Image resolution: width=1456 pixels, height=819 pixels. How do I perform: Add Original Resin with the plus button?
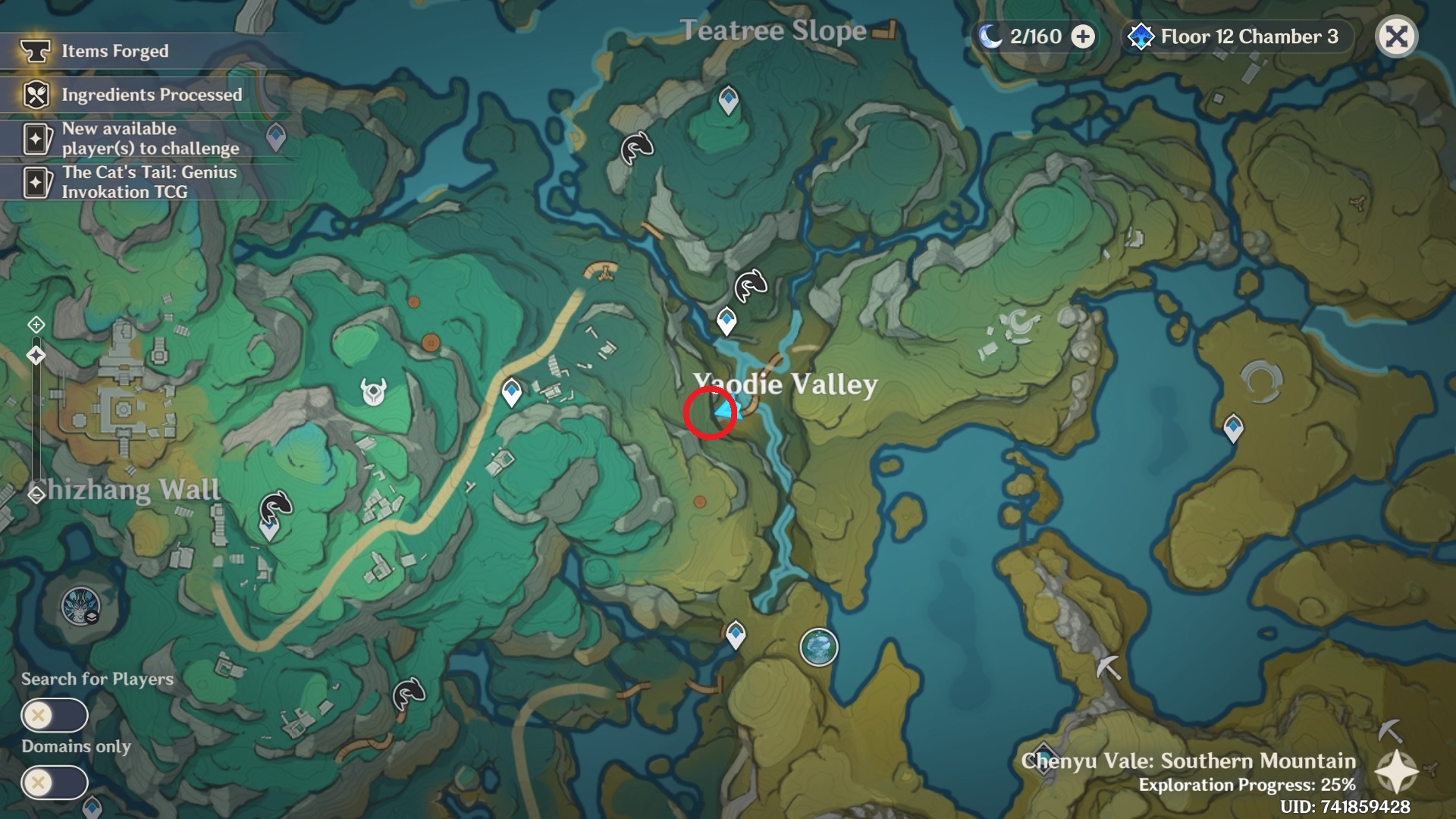point(1083,36)
